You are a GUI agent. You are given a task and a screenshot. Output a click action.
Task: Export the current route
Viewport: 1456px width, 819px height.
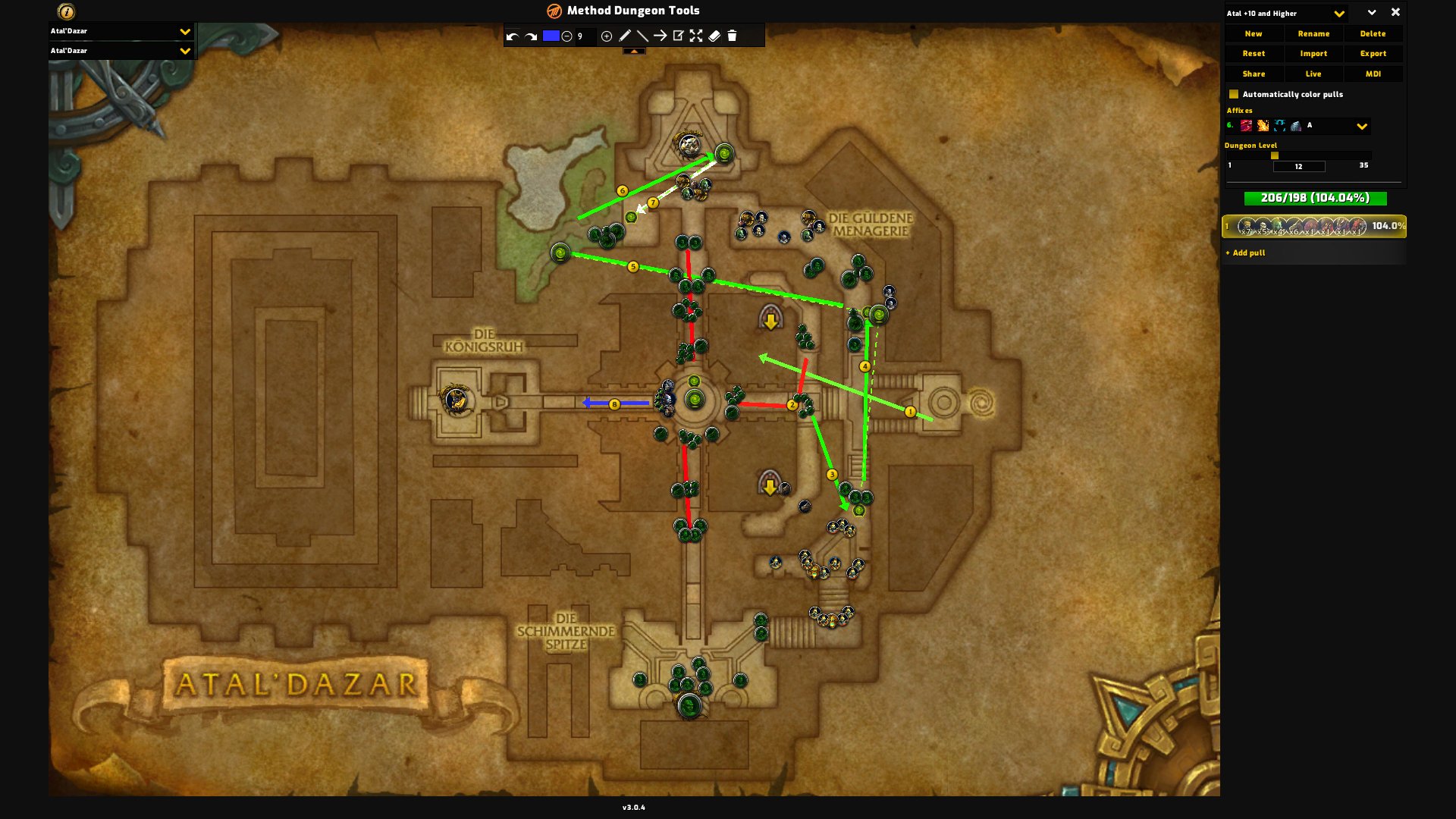(1373, 54)
